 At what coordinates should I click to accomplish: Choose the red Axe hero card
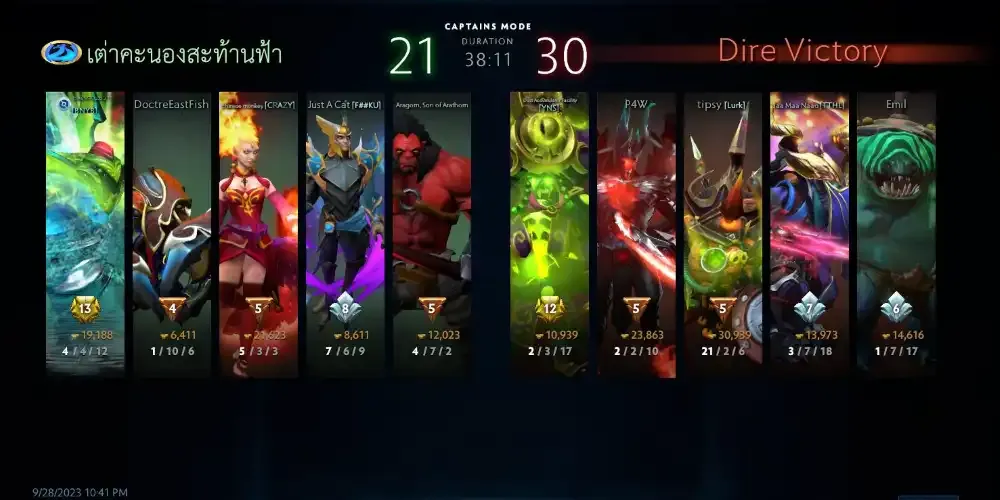click(x=431, y=230)
